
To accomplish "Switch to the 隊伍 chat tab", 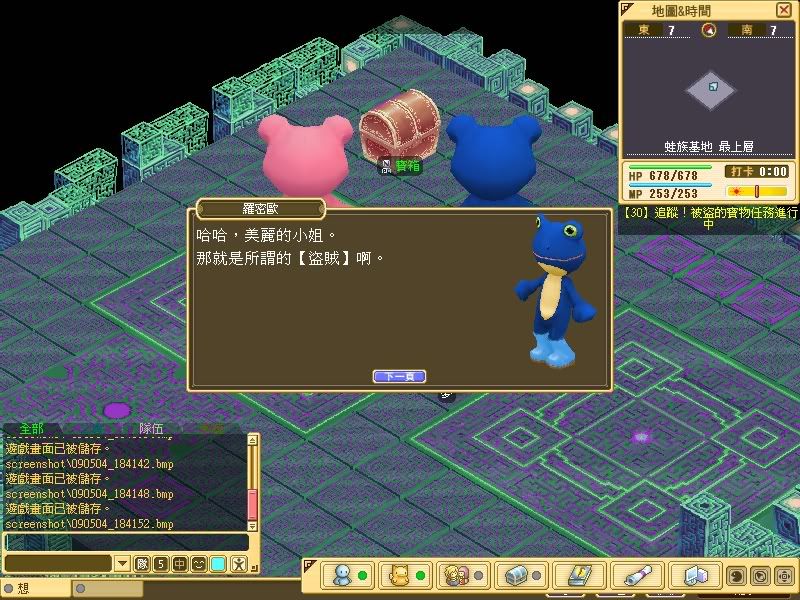I will pos(152,428).
